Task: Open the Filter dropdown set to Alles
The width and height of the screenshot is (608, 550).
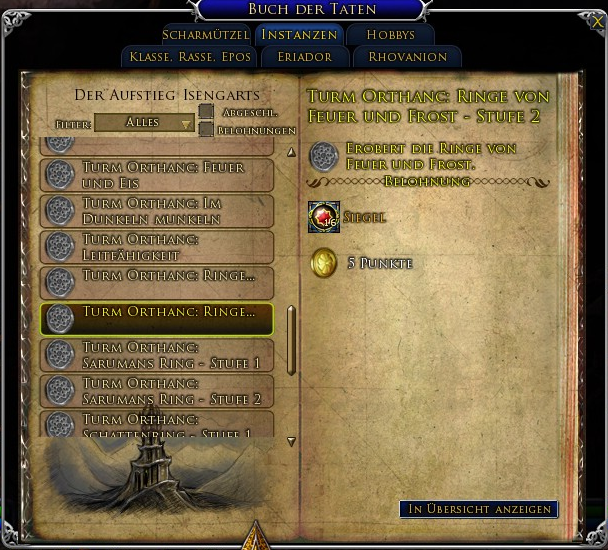Action: pos(144,123)
